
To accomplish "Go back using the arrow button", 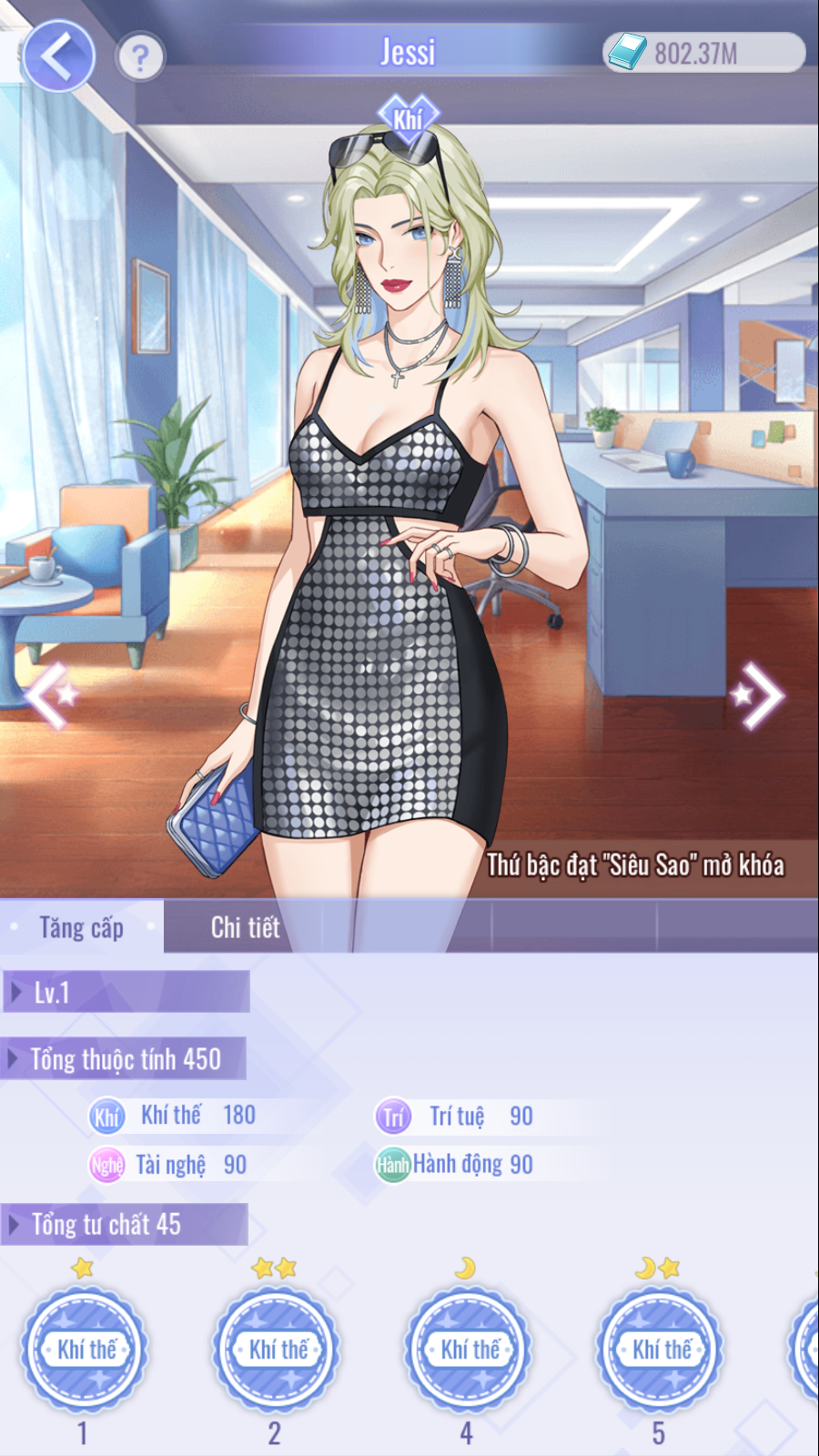I will pyautogui.click(x=58, y=56).
